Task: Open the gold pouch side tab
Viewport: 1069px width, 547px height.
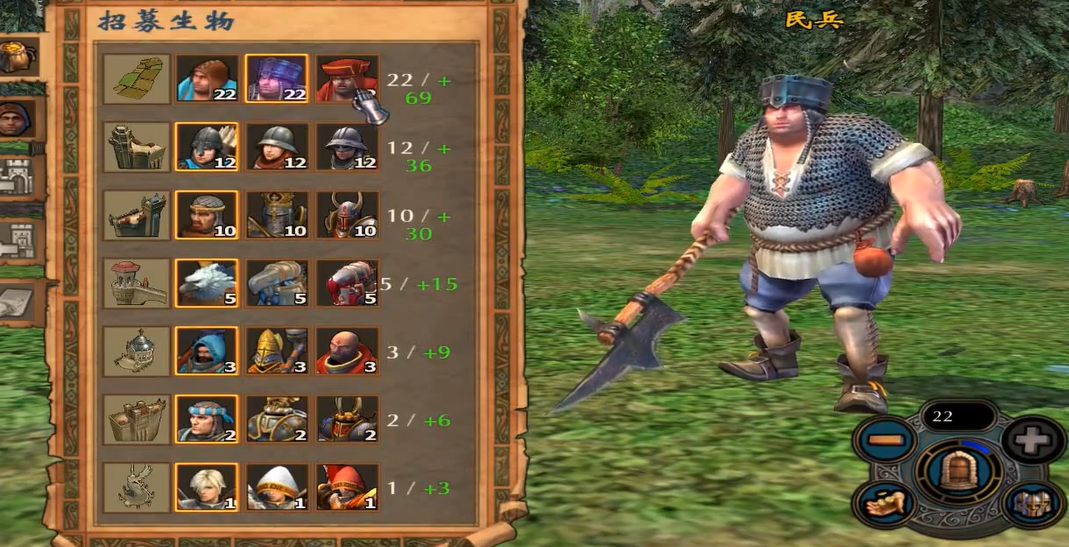Action: (17, 56)
